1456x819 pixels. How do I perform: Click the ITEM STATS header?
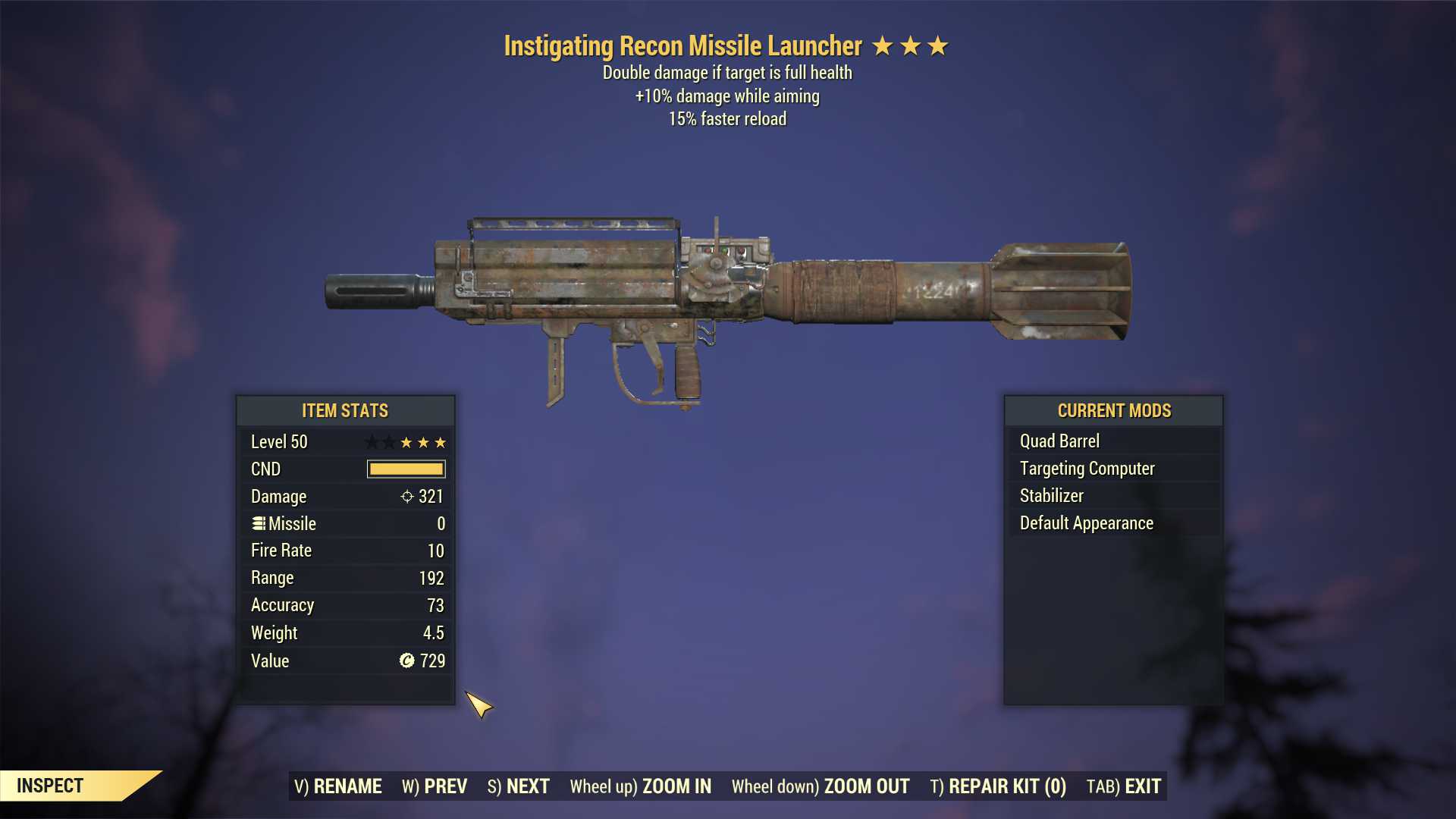click(x=345, y=410)
